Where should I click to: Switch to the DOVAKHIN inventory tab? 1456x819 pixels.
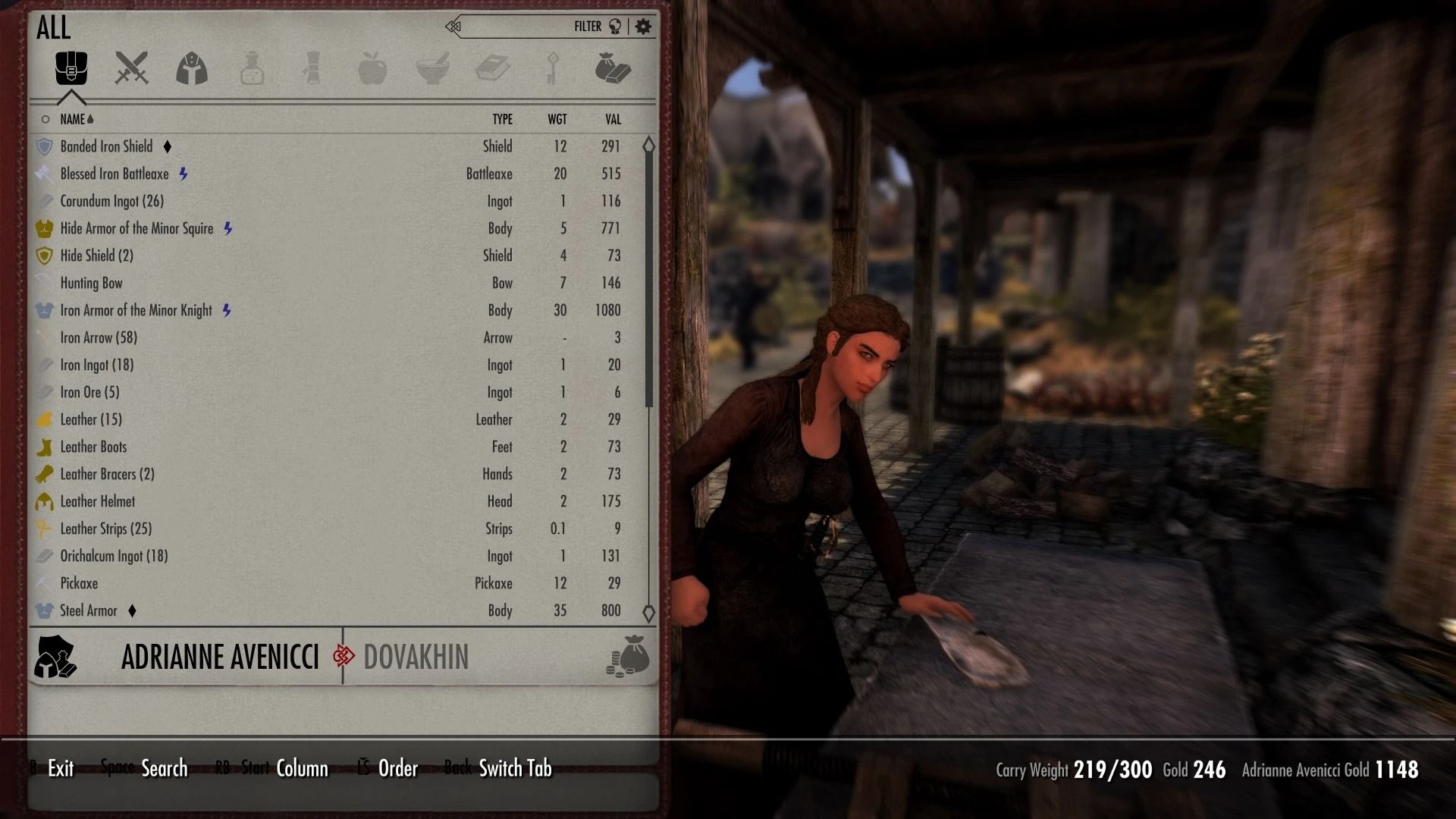(x=416, y=657)
